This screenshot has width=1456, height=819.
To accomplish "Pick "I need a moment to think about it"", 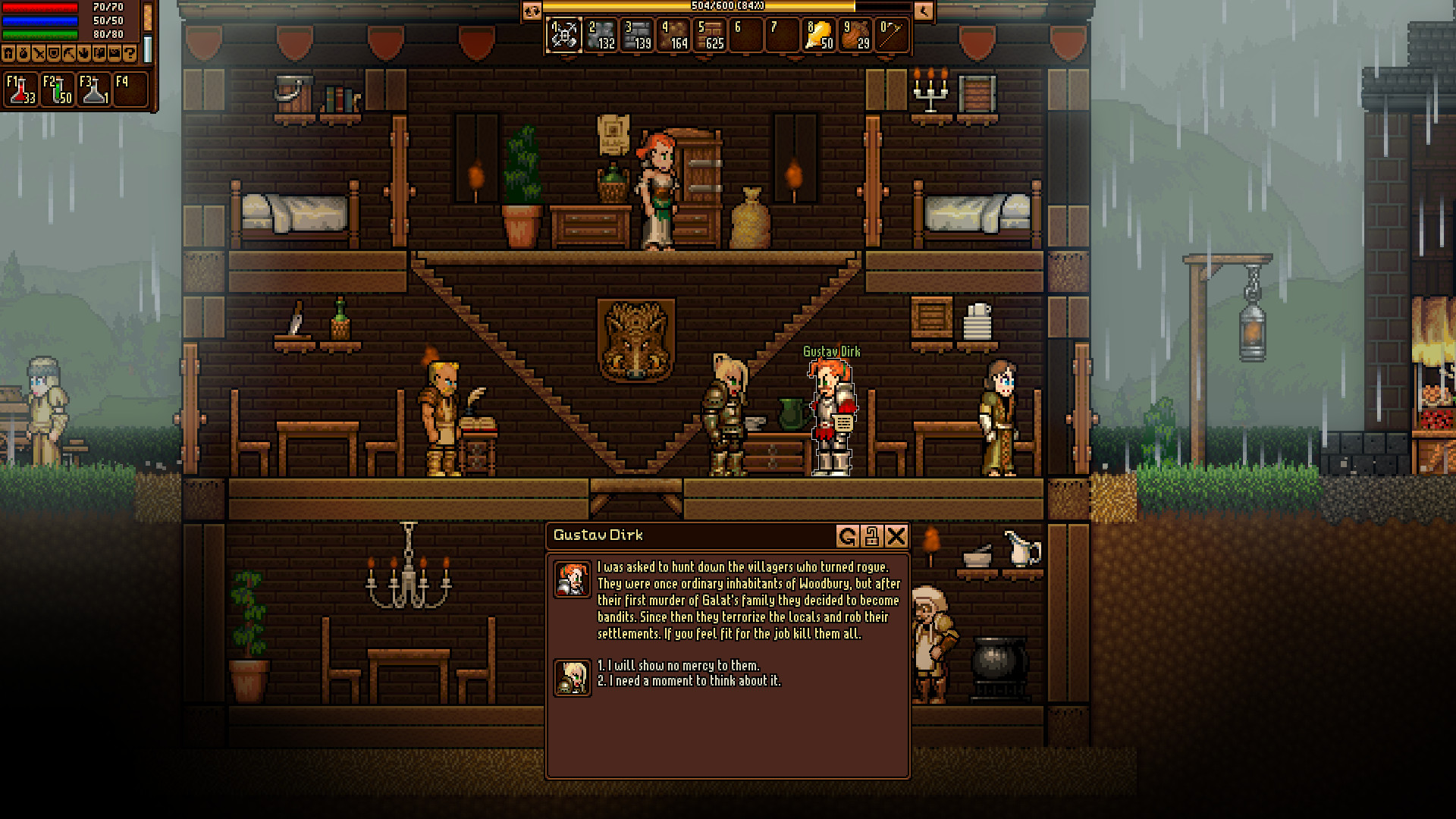I will click(x=689, y=681).
